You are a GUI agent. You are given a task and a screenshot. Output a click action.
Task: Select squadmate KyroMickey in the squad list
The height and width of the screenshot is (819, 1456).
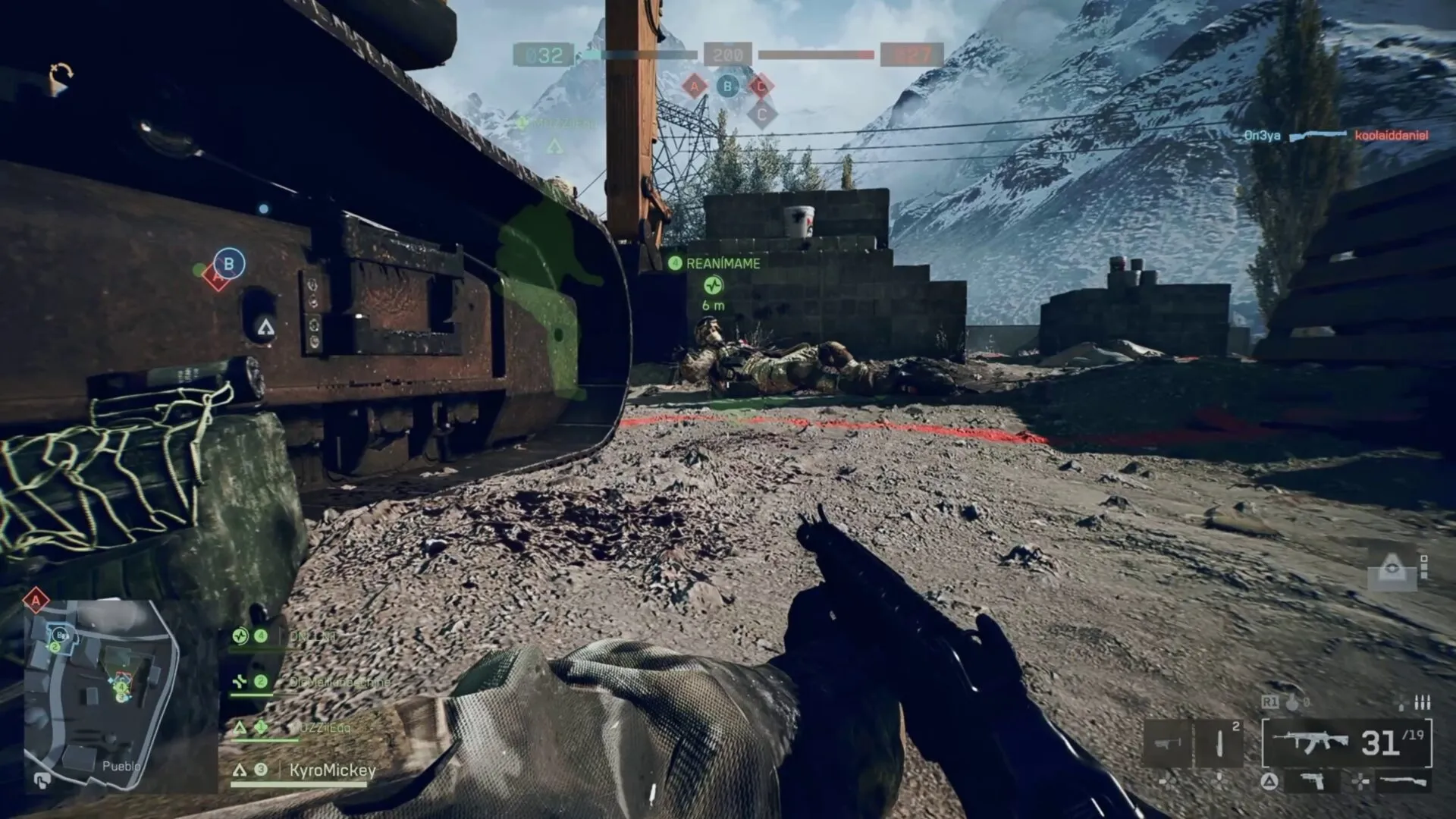pos(332,770)
